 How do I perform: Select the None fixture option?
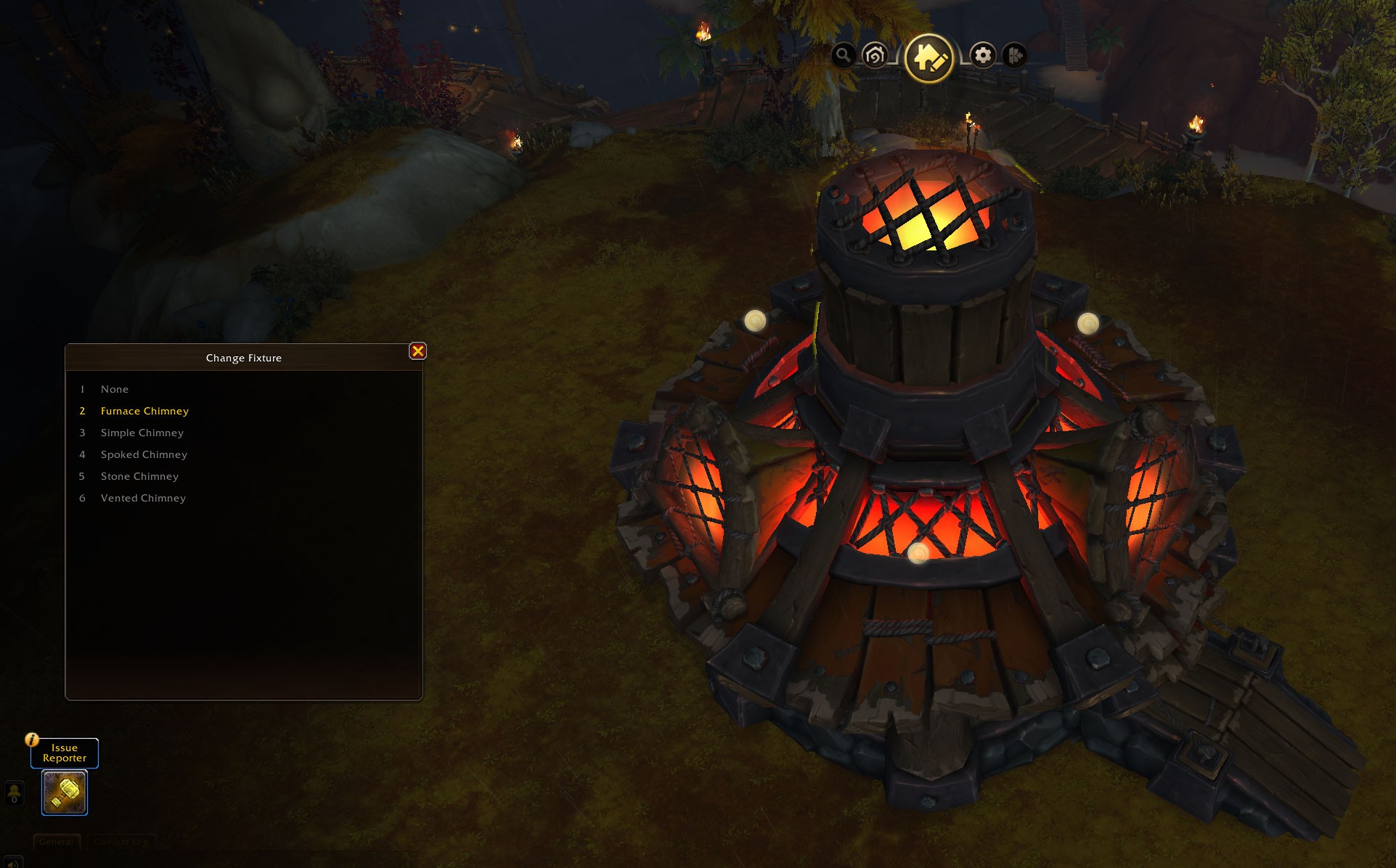[x=115, y=390]
